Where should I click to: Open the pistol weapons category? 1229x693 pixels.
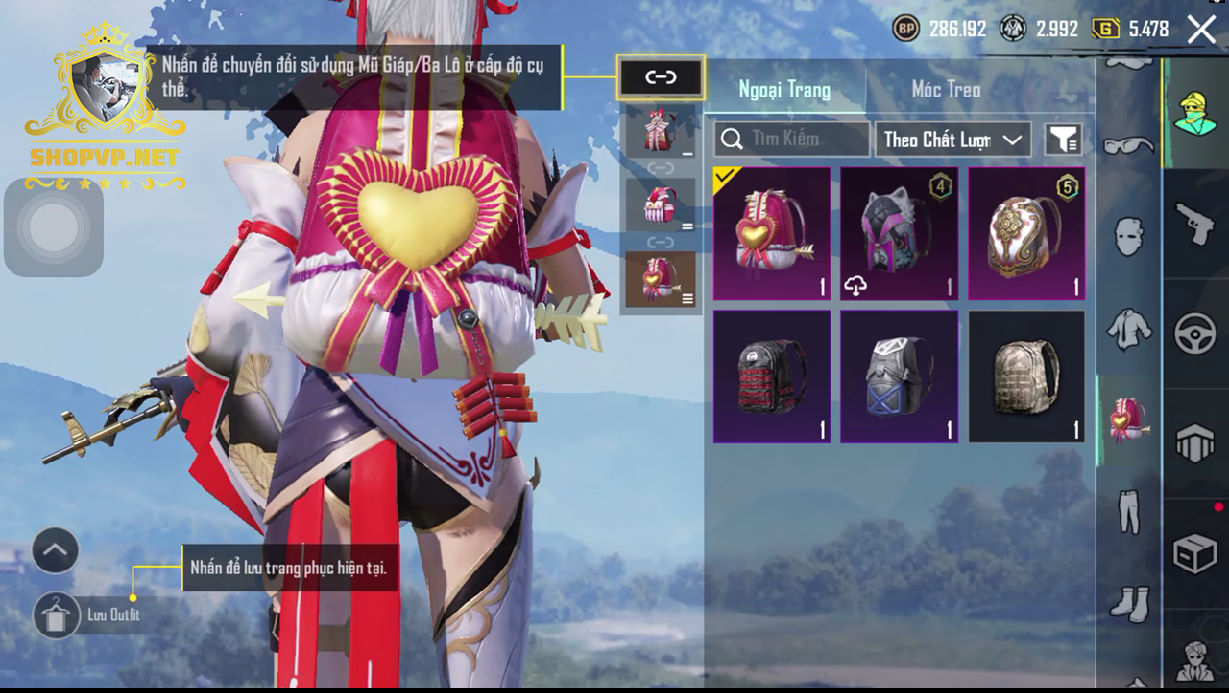pos(1195,224)
